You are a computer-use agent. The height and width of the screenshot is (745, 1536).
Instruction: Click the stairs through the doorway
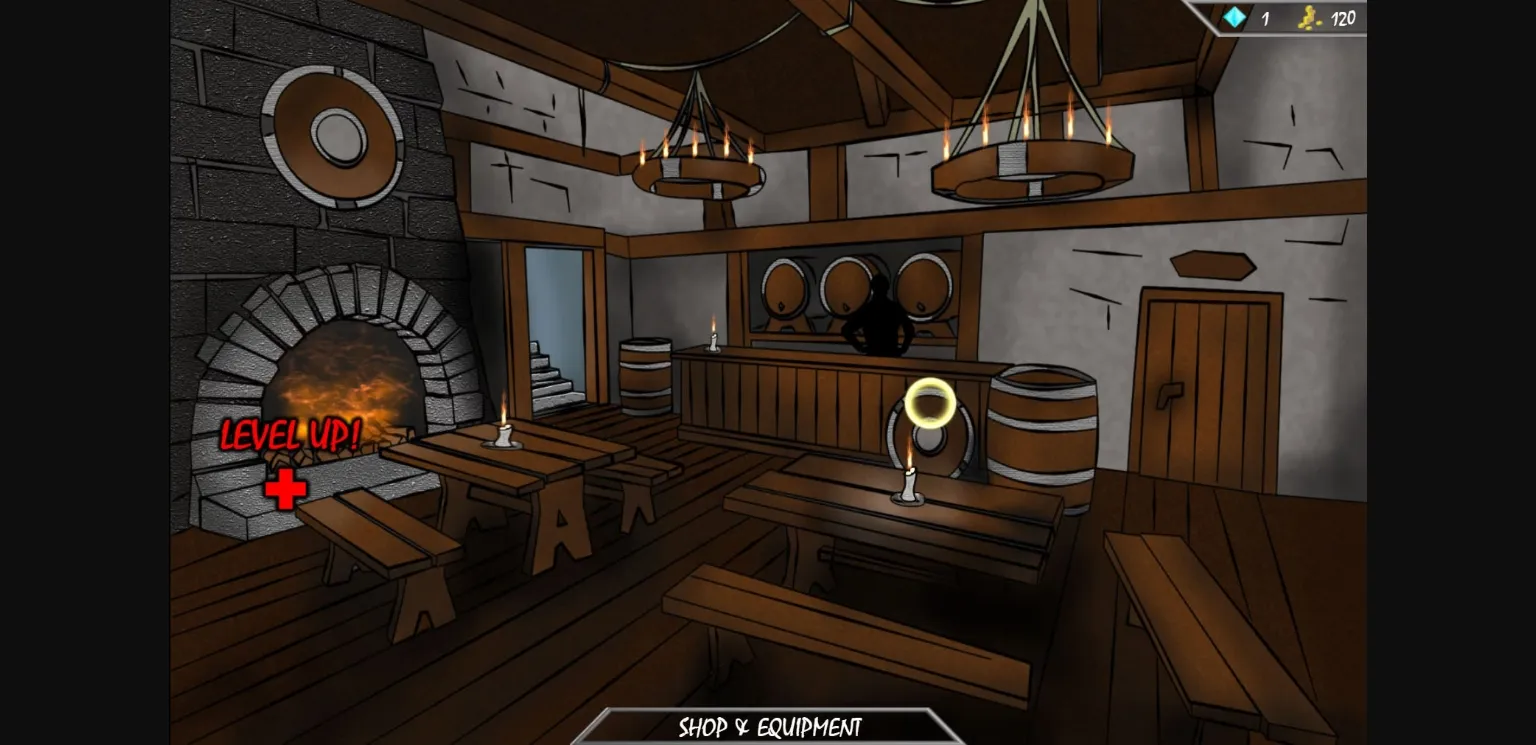tap(557, 380)
